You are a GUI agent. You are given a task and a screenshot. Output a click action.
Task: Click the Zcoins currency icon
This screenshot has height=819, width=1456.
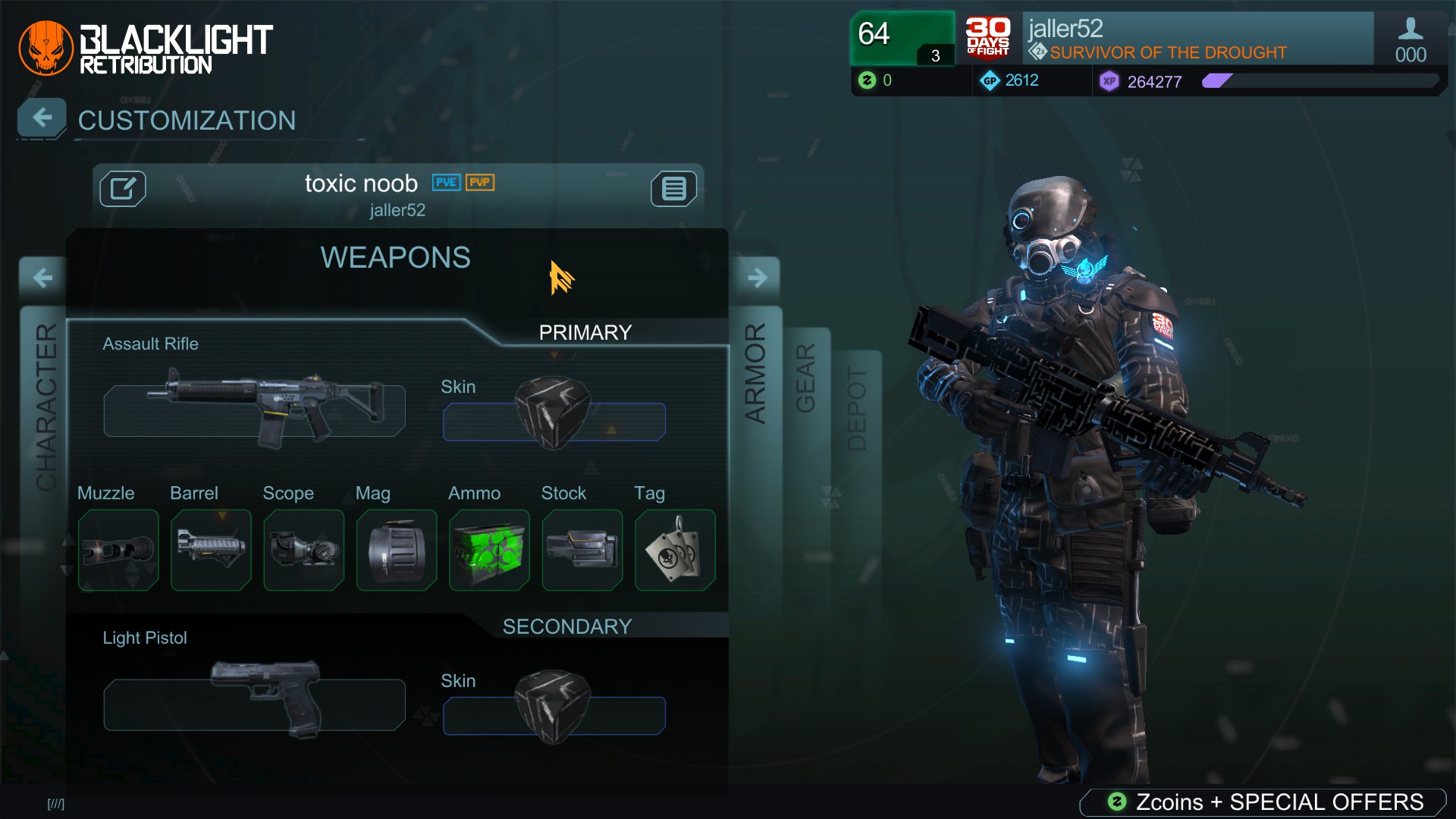click(x=867, y=80)
